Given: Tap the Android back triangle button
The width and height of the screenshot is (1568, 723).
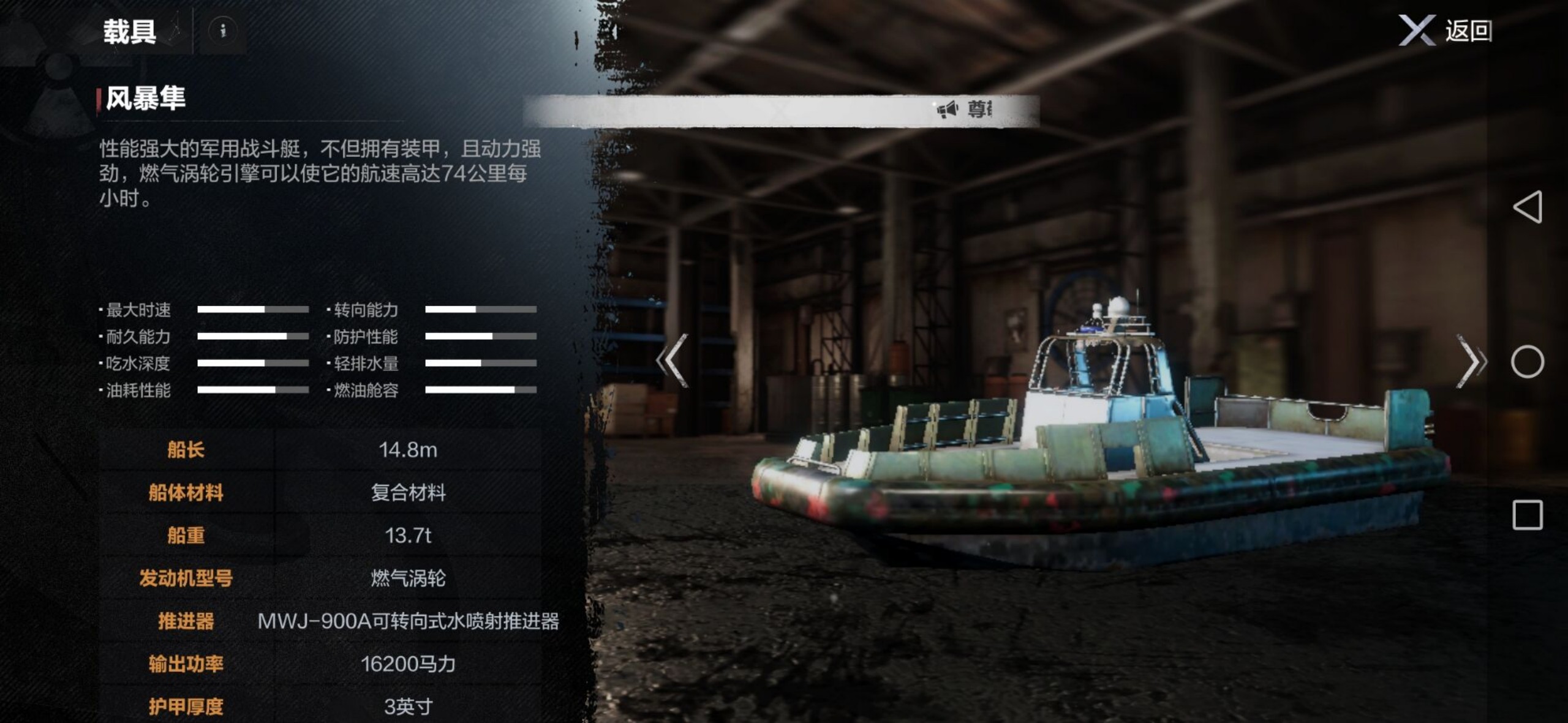Looking at the screenshot, I should tap(1527, 207).
